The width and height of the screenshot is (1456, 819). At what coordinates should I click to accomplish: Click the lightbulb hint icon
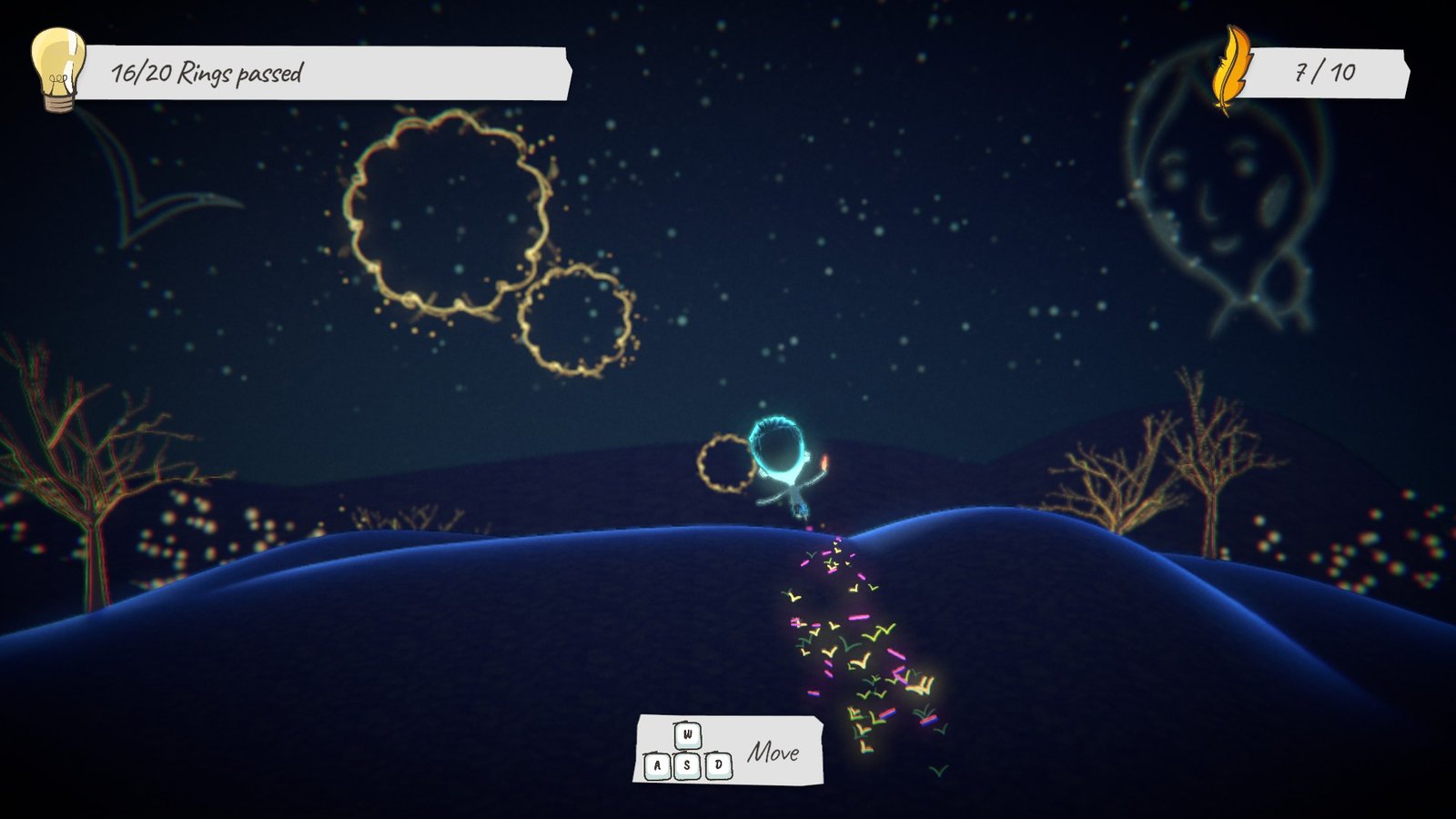click(x=58, y=69)
